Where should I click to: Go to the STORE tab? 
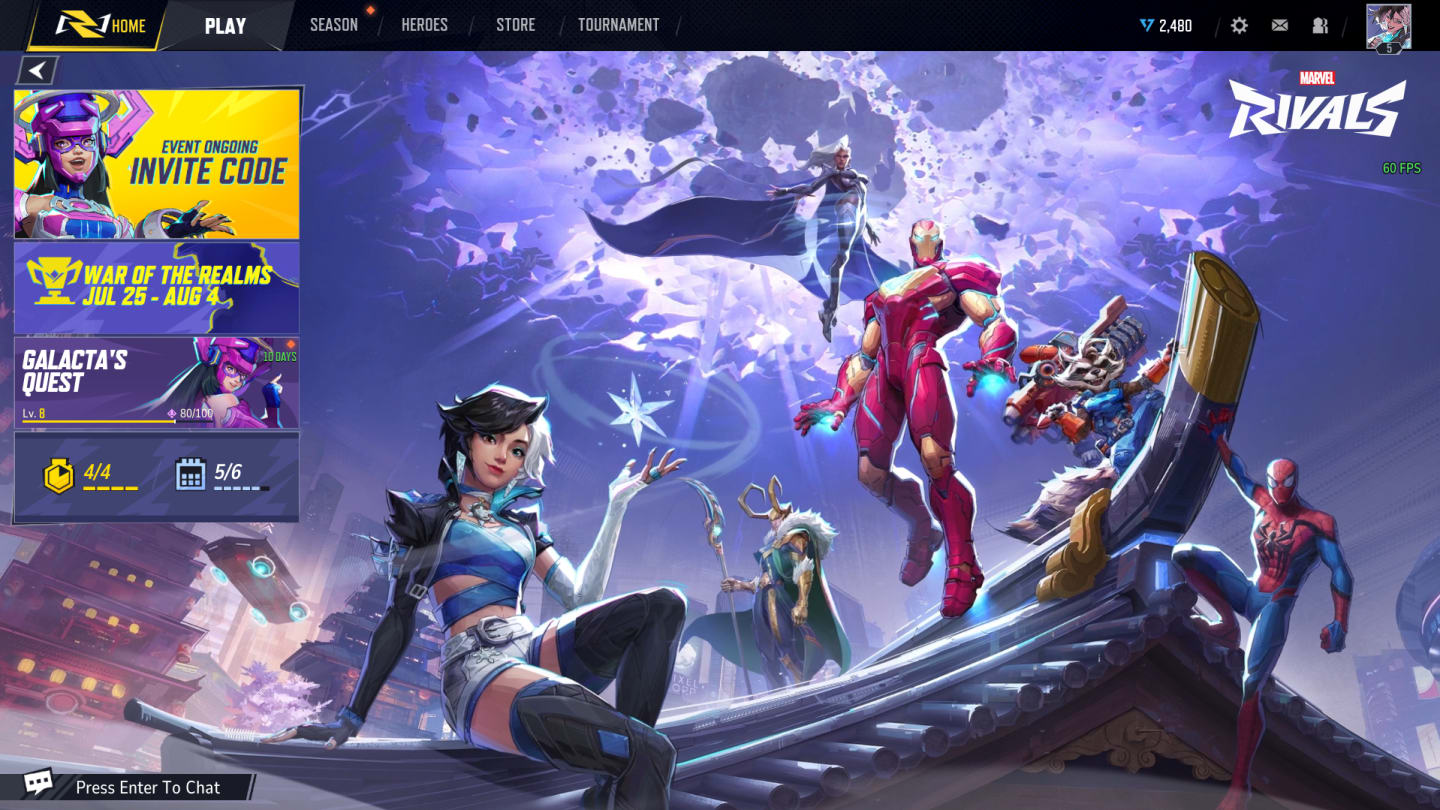pyautogui.click(x=516, y=24)
